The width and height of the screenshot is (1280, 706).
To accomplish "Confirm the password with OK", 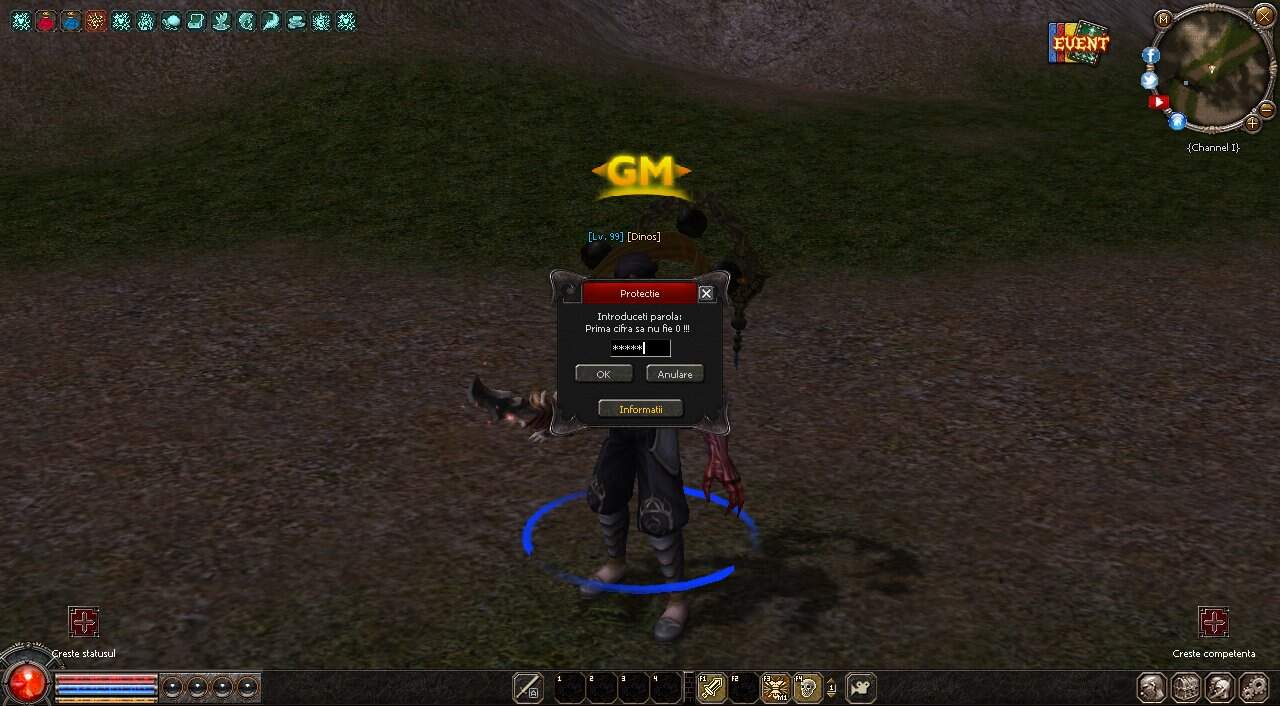I will [x=603, y=374].
